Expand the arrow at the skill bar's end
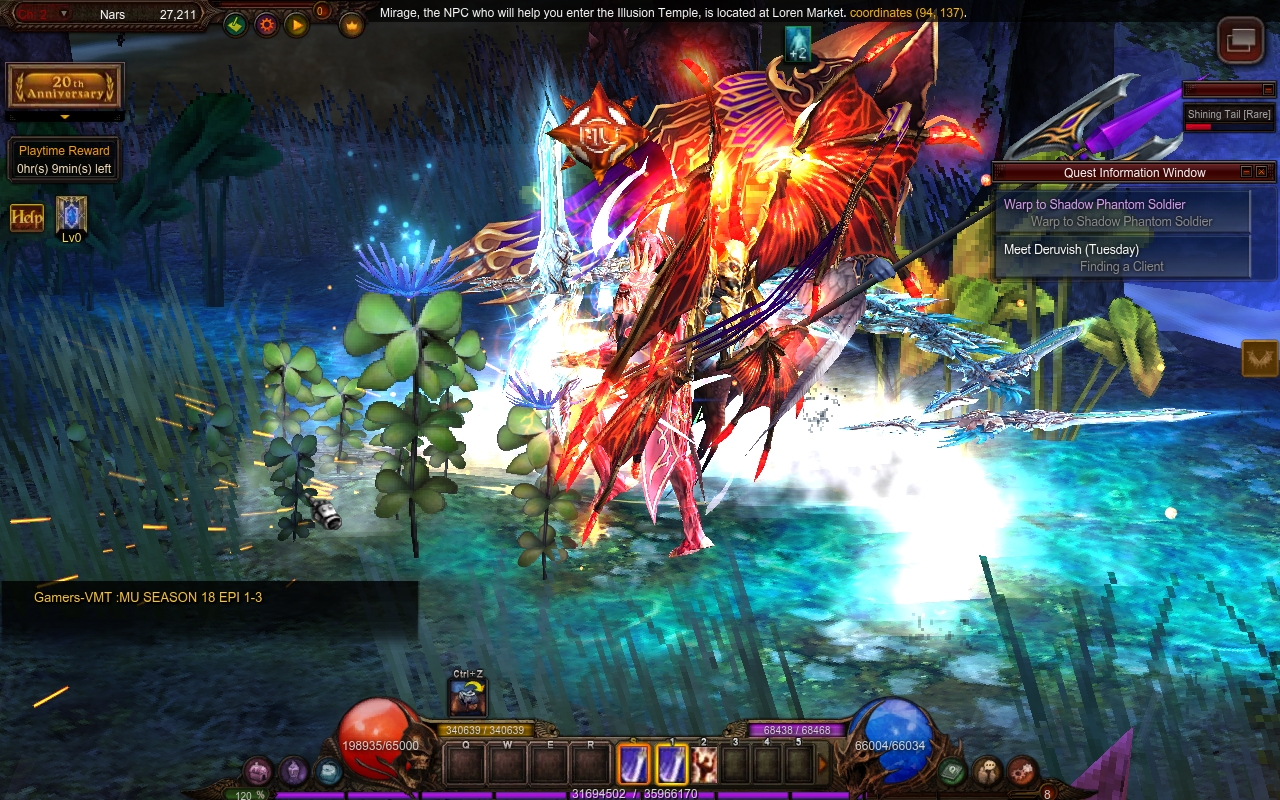 tap(823, 765)
